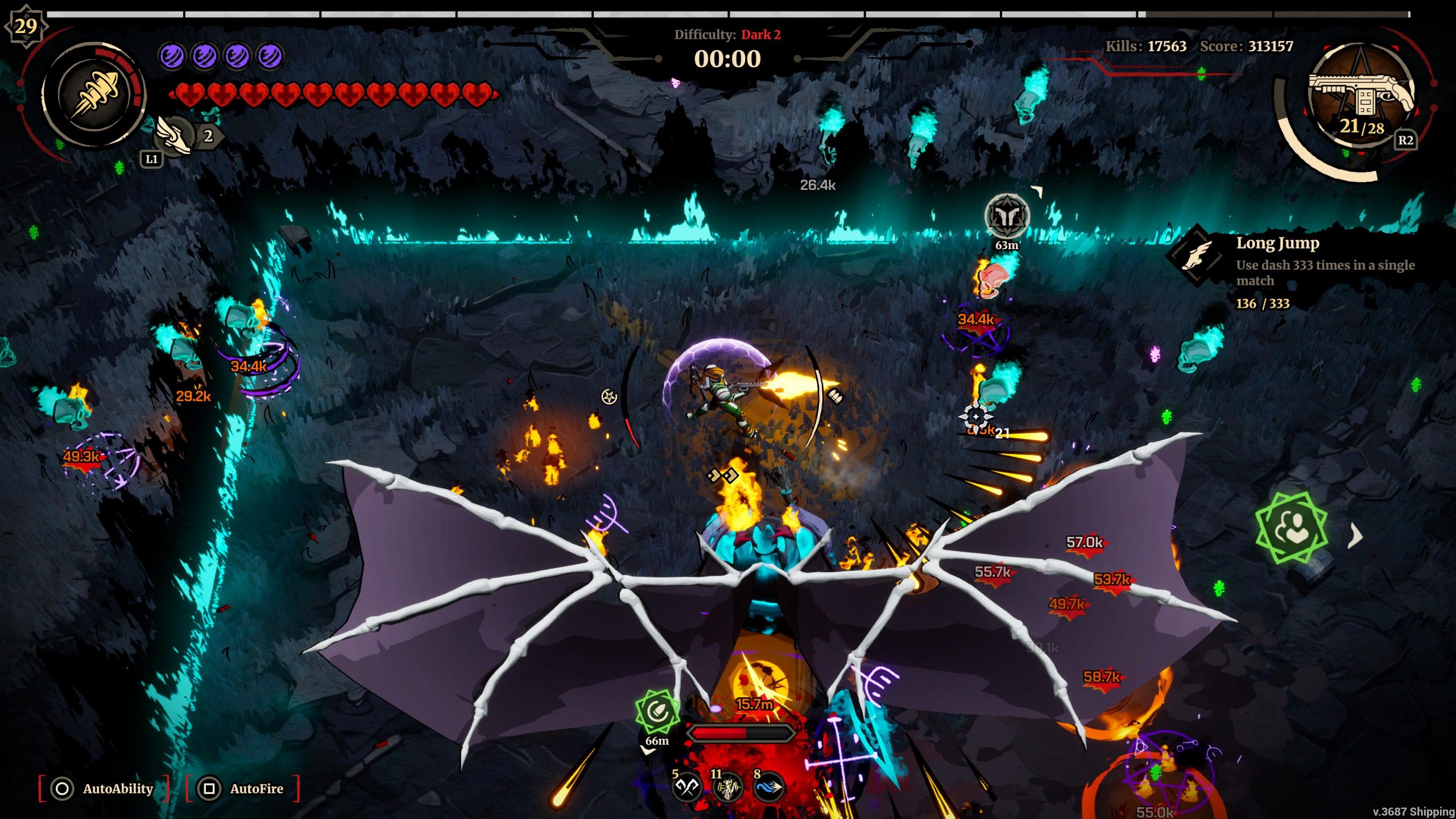
Task: Open the Long Jump challenge tracker
Action: pos(1291,271)
